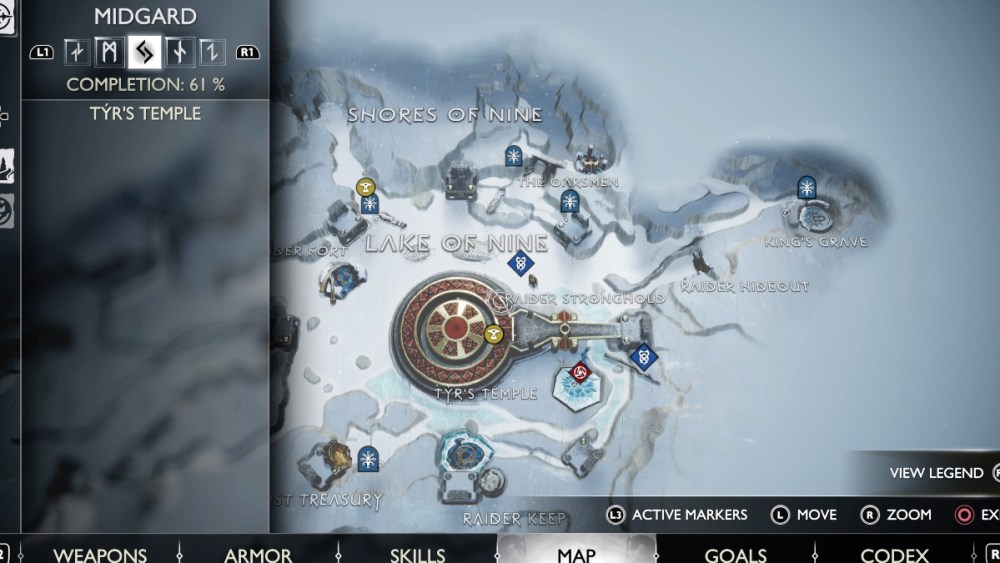Pick the Mystic Gateway marker beside the treasury
The width and height of the screenshot is (1000, 563).
pos(367,458)
